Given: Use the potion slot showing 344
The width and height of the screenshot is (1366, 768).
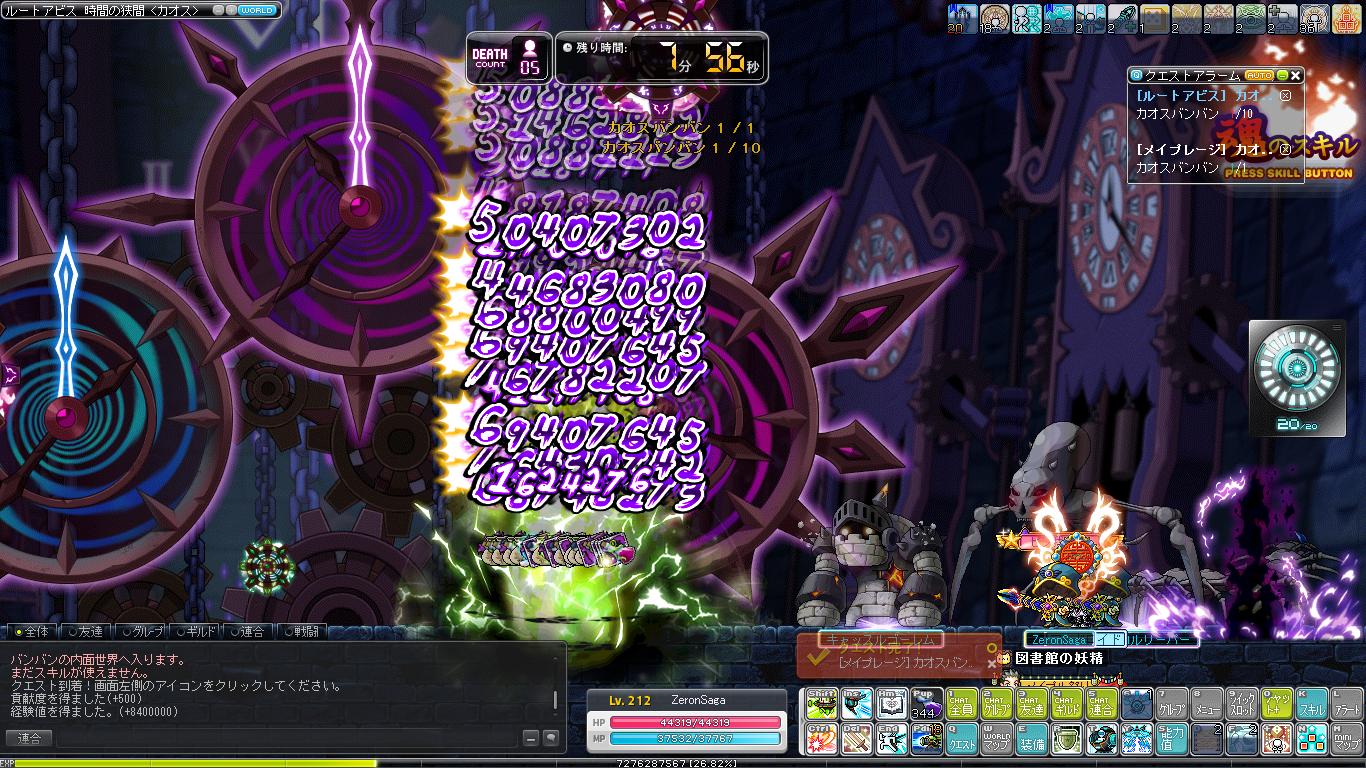Looking at the screenshot, I should tap(926, 704).
